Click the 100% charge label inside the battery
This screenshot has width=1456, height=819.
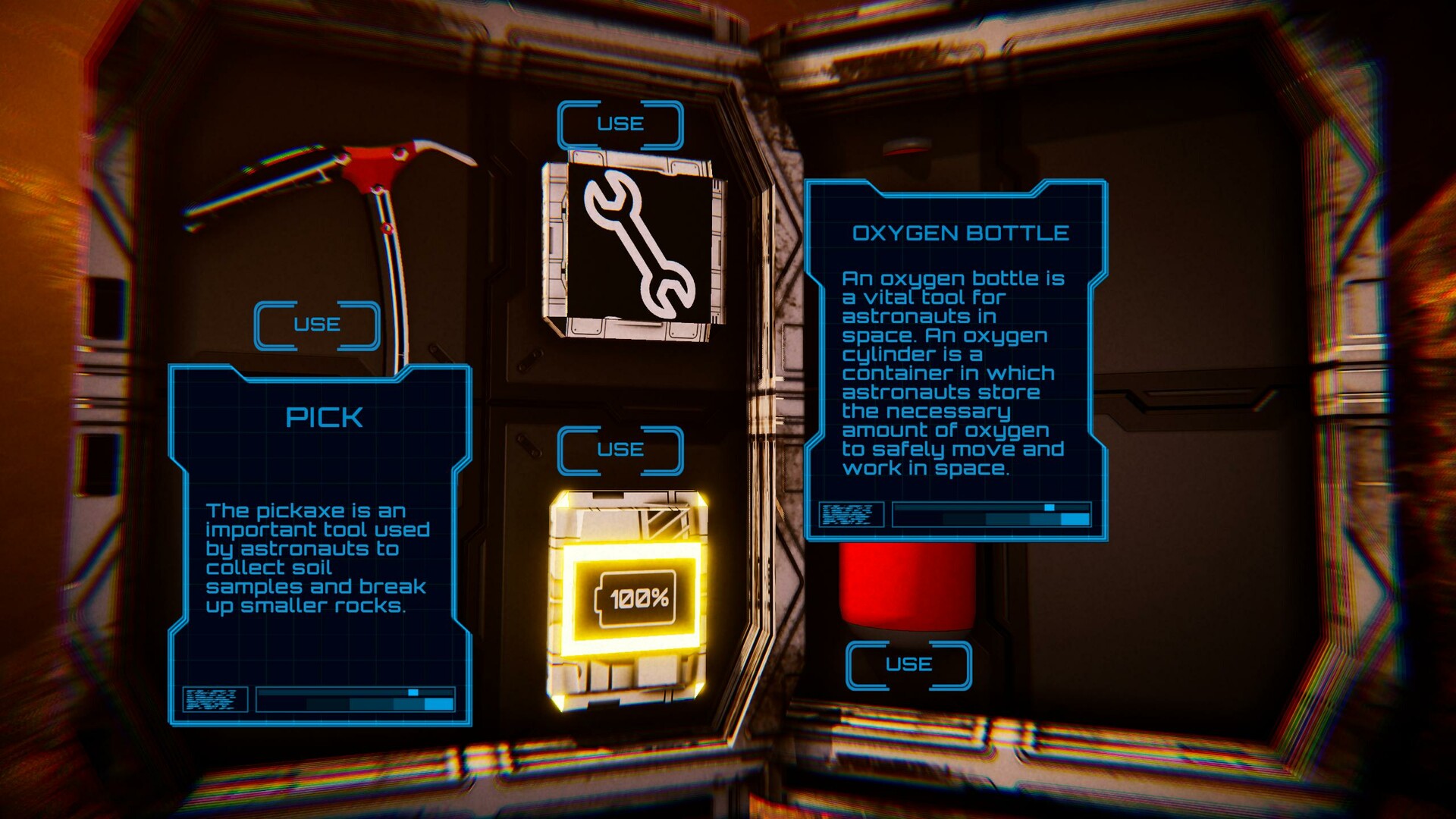pyautogui.click(x=637, y=600)
